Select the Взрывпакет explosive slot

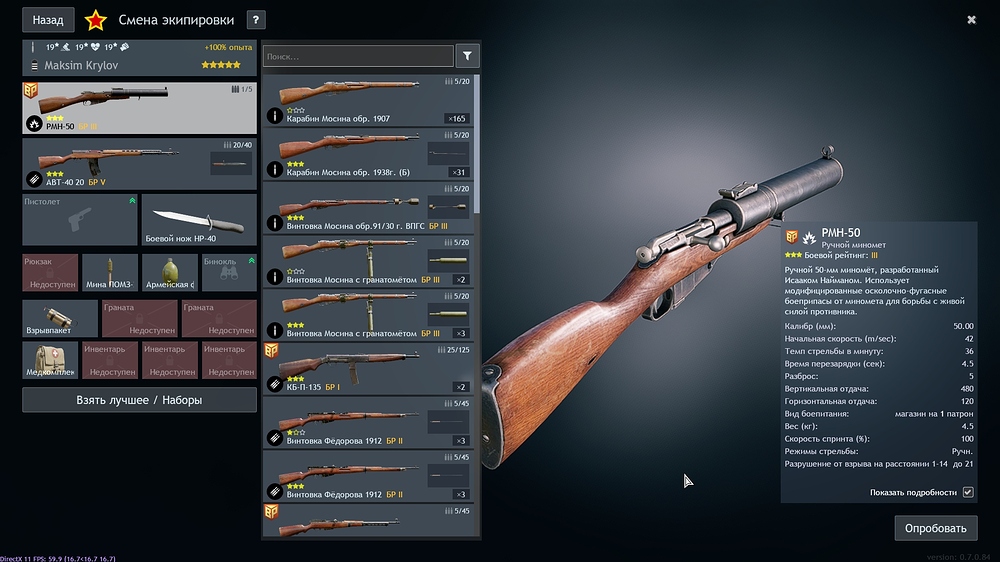tap(60, 319)
